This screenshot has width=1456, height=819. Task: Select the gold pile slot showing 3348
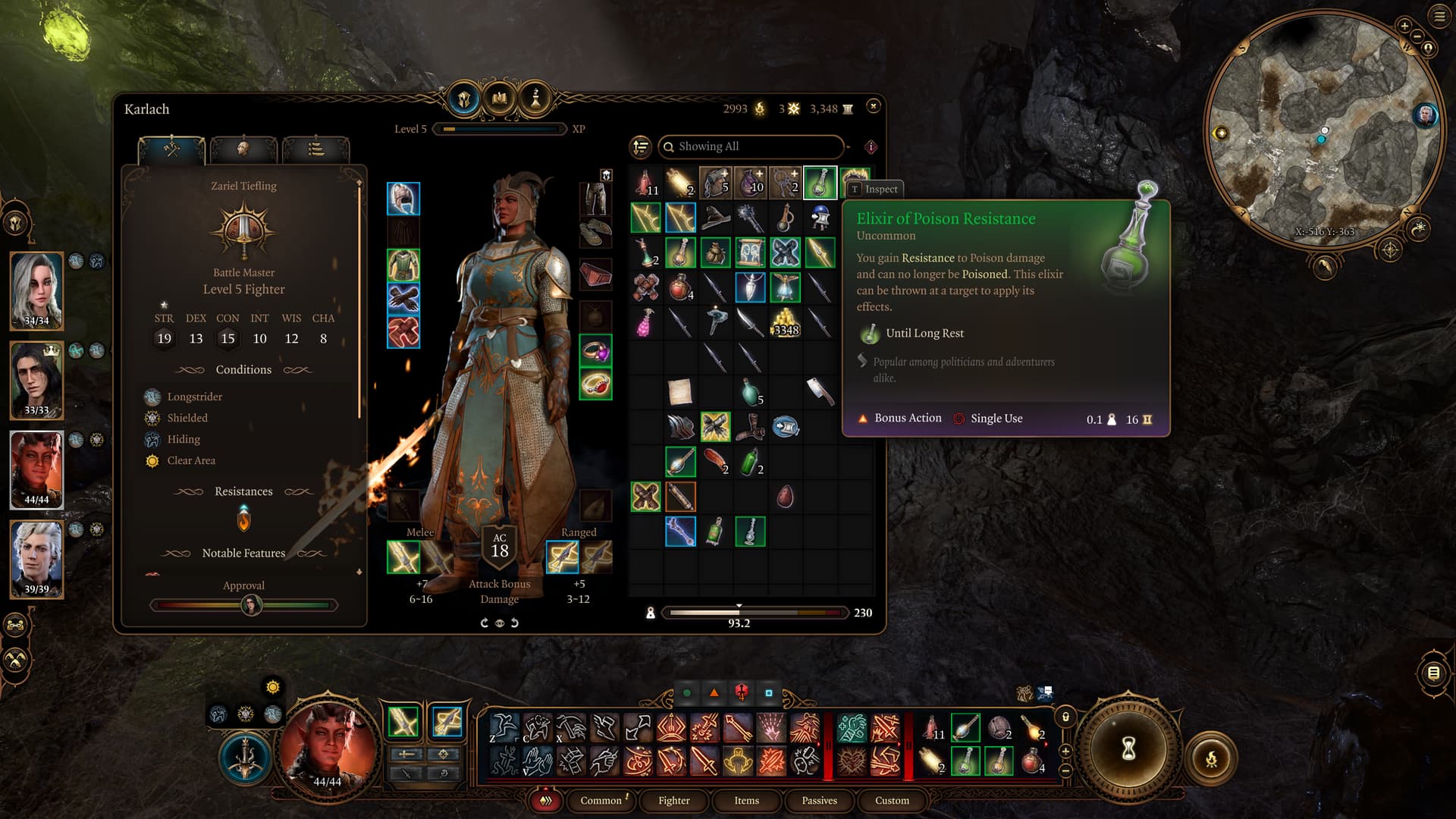[785, 322]
